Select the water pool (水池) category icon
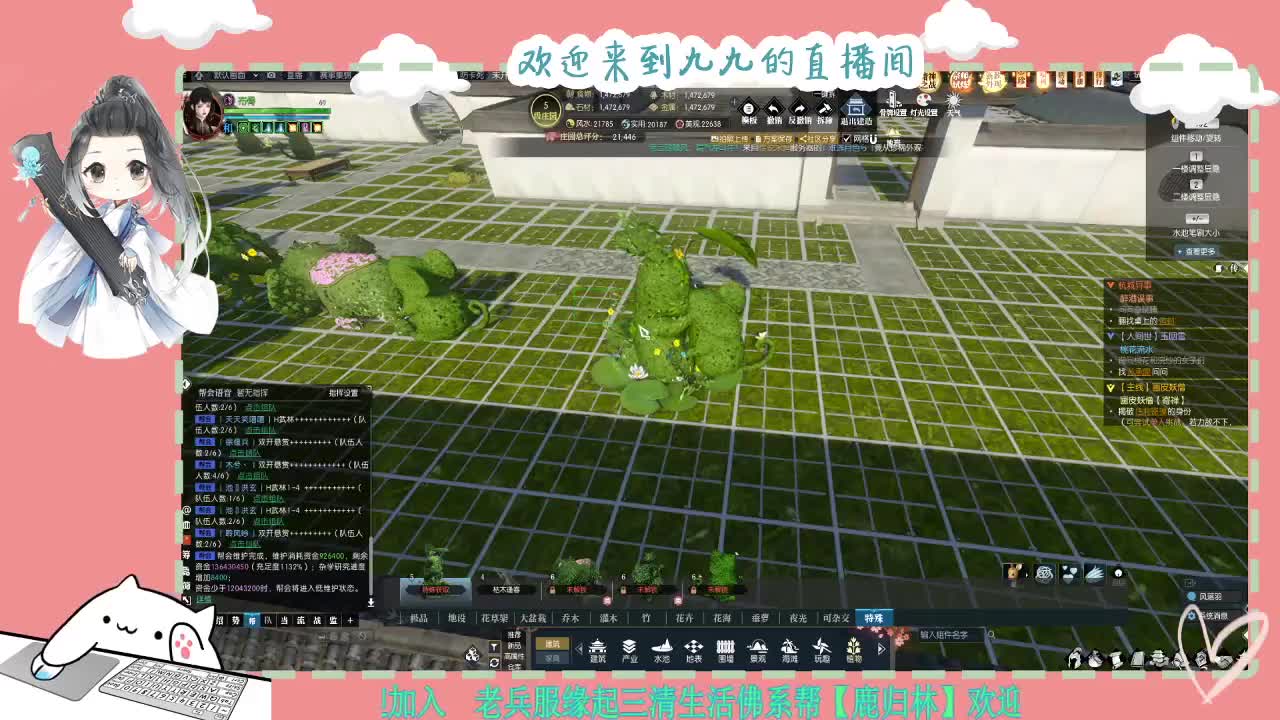Screen dimensions: 1280x720 click(663, 648)
